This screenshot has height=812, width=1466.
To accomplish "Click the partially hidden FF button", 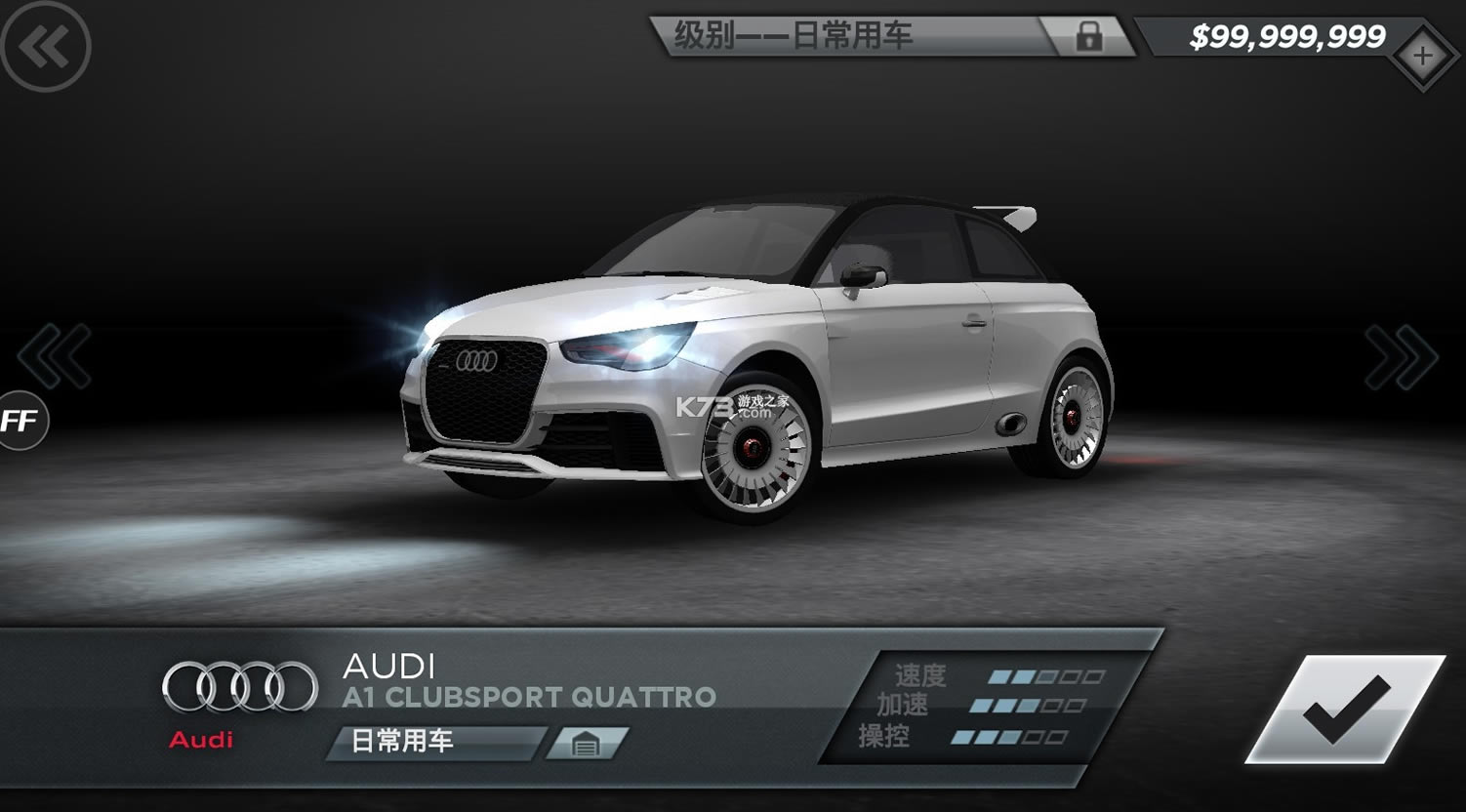I will tap(20, 421).
